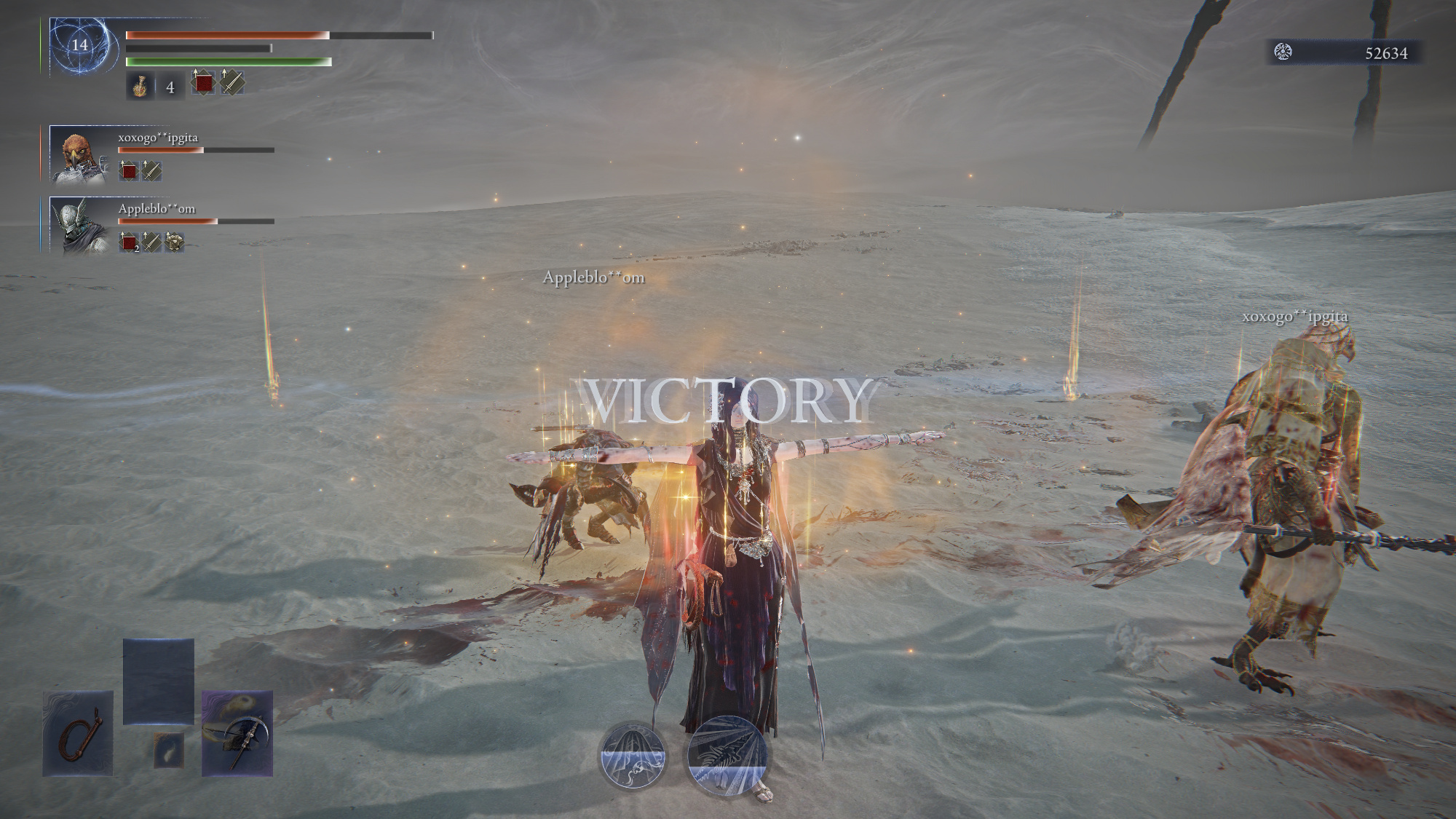This screenshot has height=819, width=1456.
Task: Choose the small feather item slot
Action: click(168, 750)
